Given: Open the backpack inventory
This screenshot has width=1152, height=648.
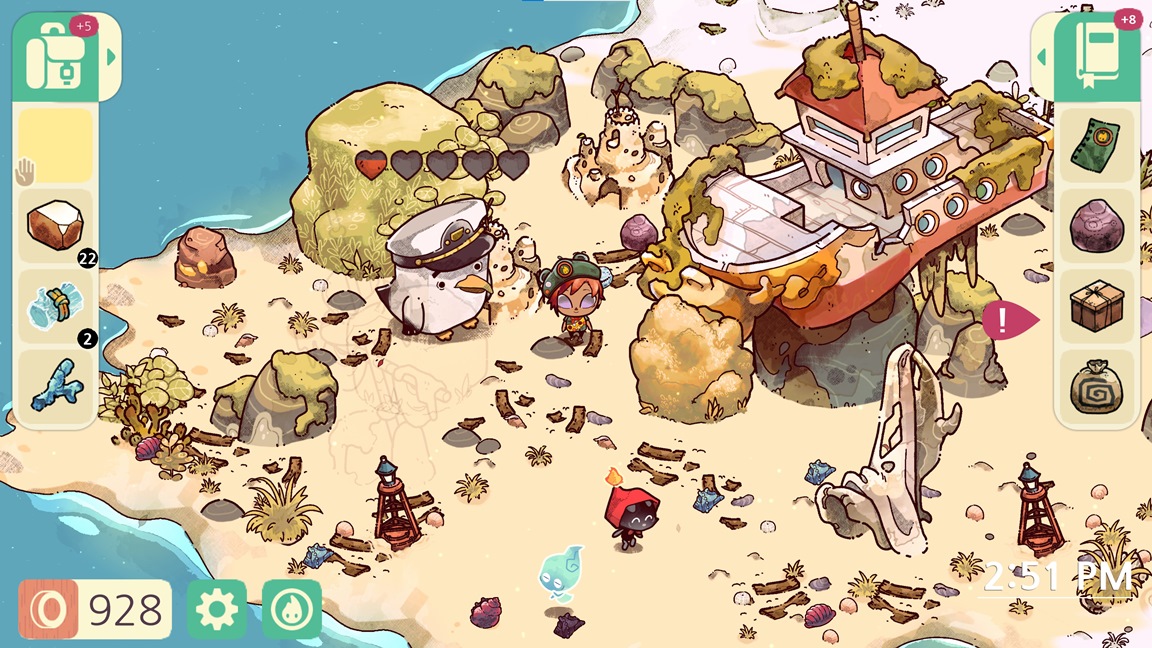Looking at the screenshot, I should coord(55,58).
